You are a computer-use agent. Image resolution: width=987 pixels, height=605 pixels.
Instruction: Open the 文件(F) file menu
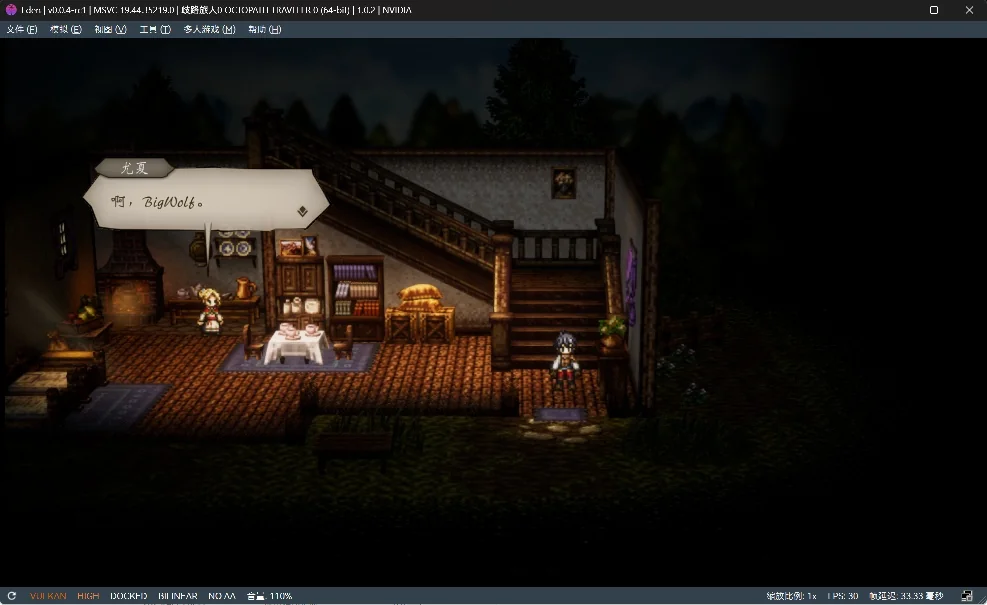tap(22, 29)
